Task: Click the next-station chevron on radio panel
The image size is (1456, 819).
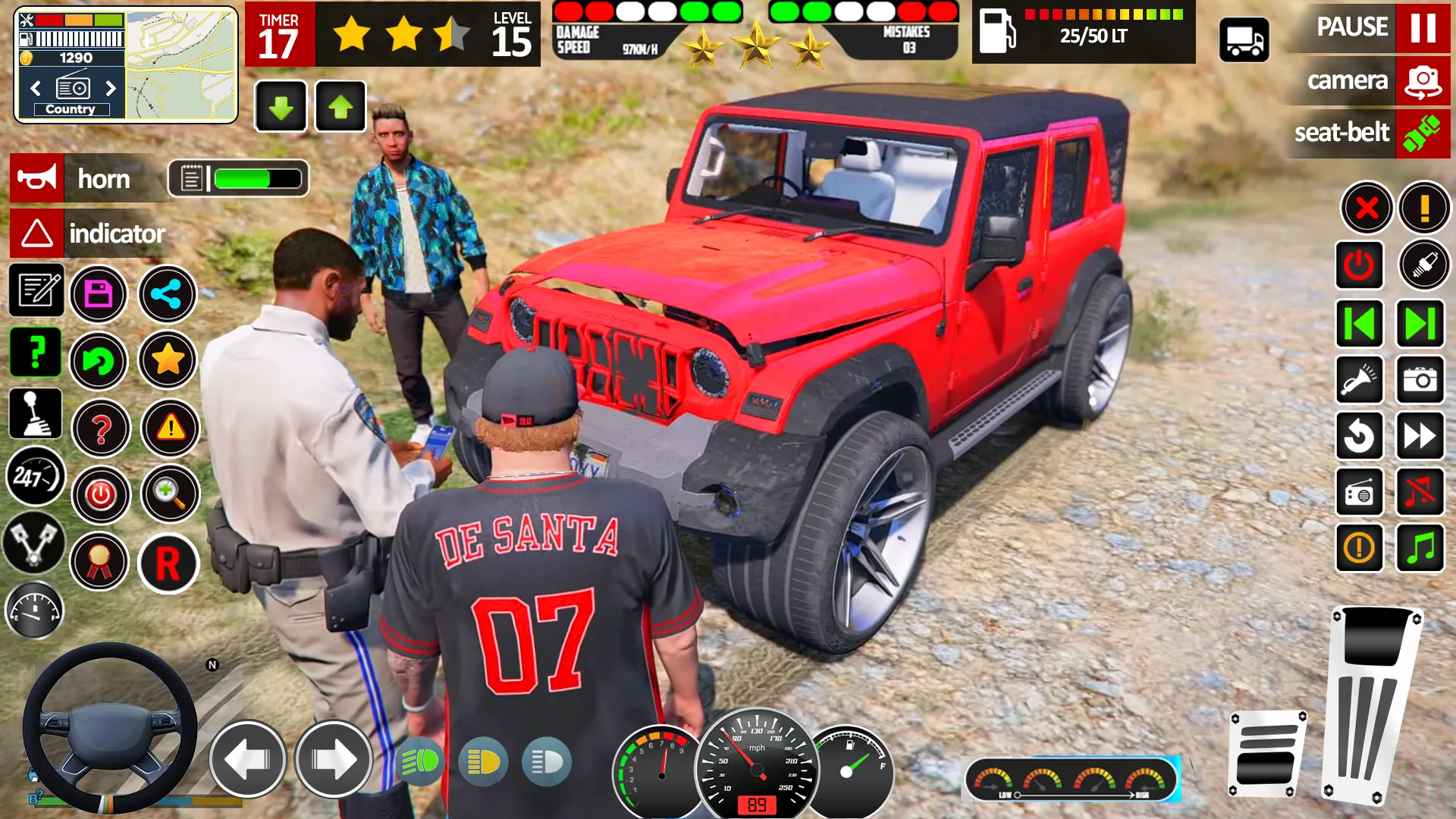Action: point(112,89)
